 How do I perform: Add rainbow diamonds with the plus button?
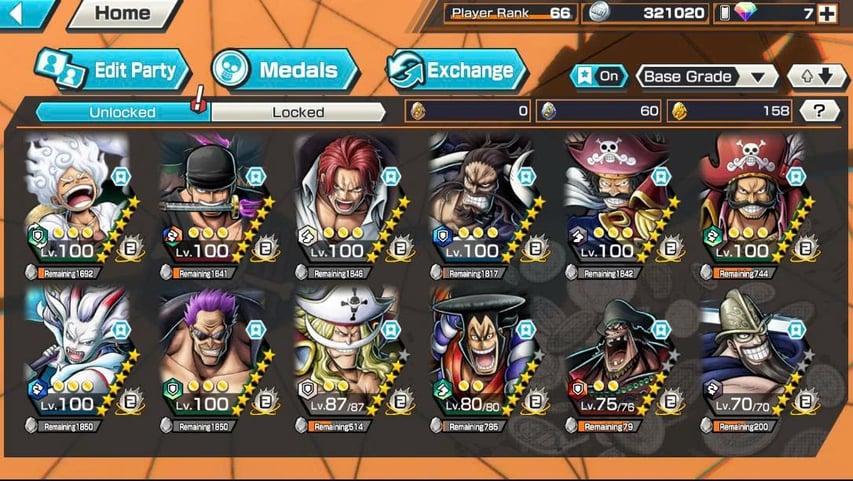pos(826,13)
